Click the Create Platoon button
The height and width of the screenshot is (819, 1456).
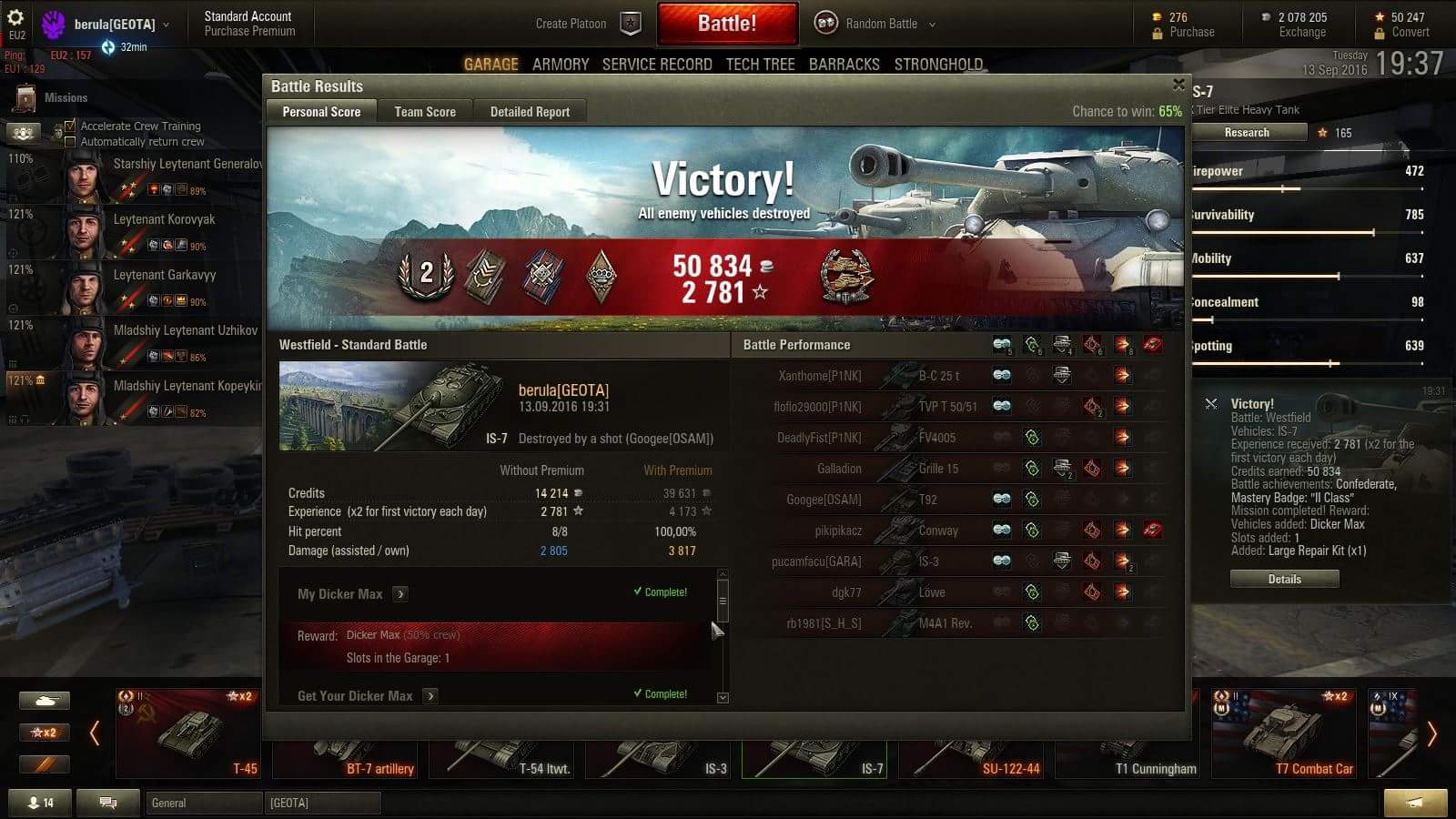[587, 24]
